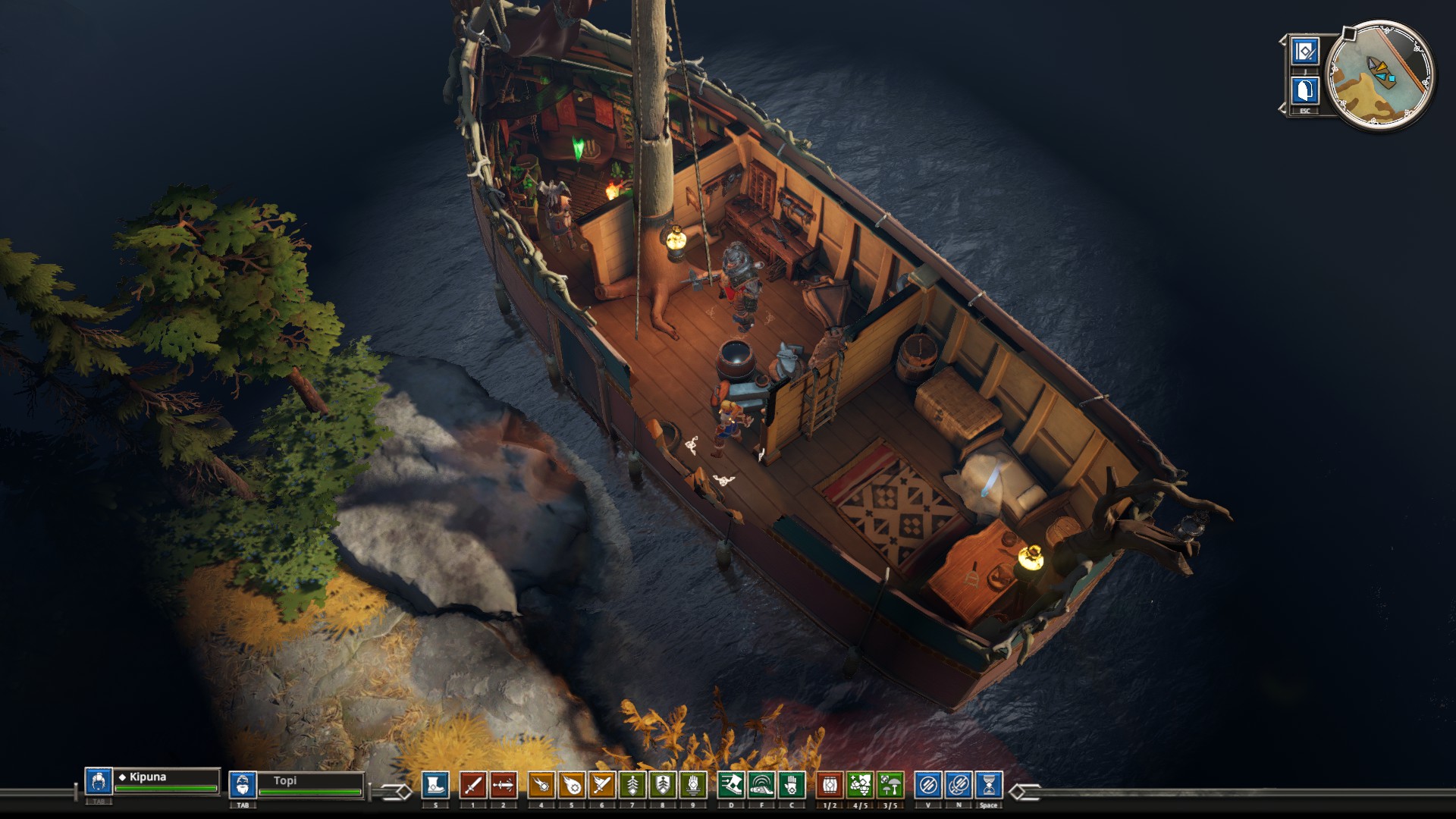Click the hourglass wait button

click(989, 786)
